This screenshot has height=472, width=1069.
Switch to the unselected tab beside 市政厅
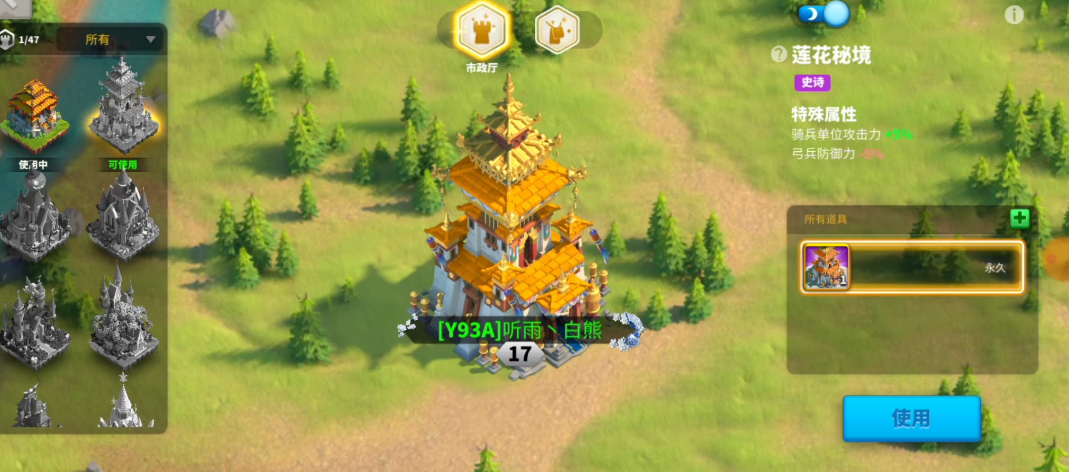pyautogui.click(x=557, y=30)
